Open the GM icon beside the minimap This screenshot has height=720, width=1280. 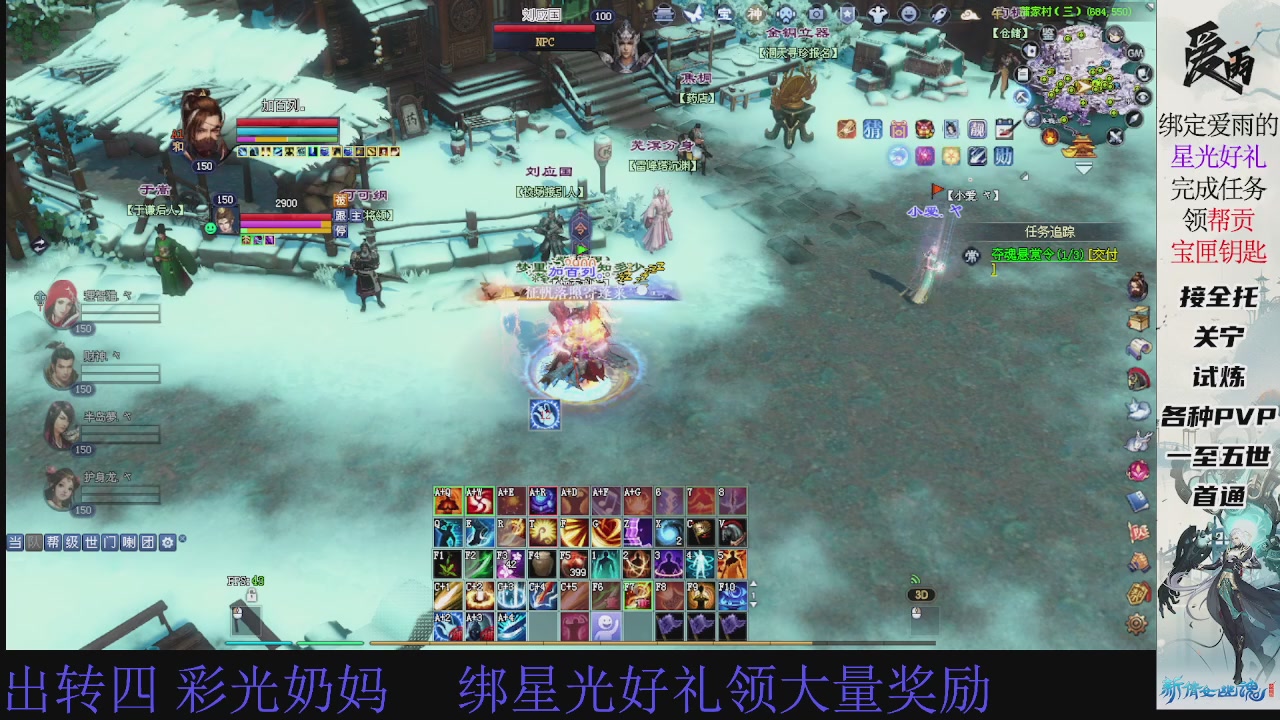tap(1136, 52)
